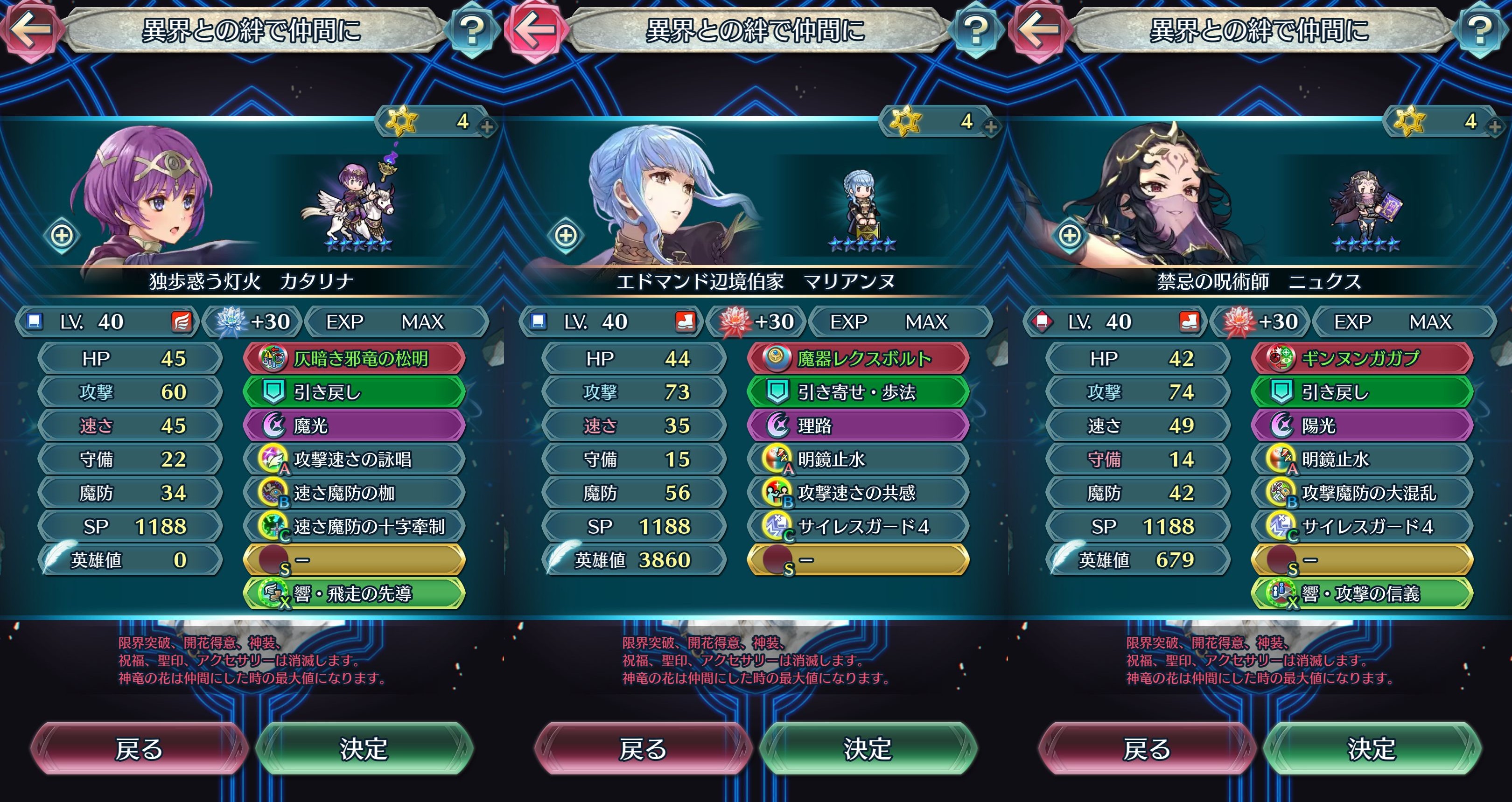Screen dimensions: 1512x802
Task: Inspect Nyx's weapon ギンヌンガガプ
Action: 1362,358
